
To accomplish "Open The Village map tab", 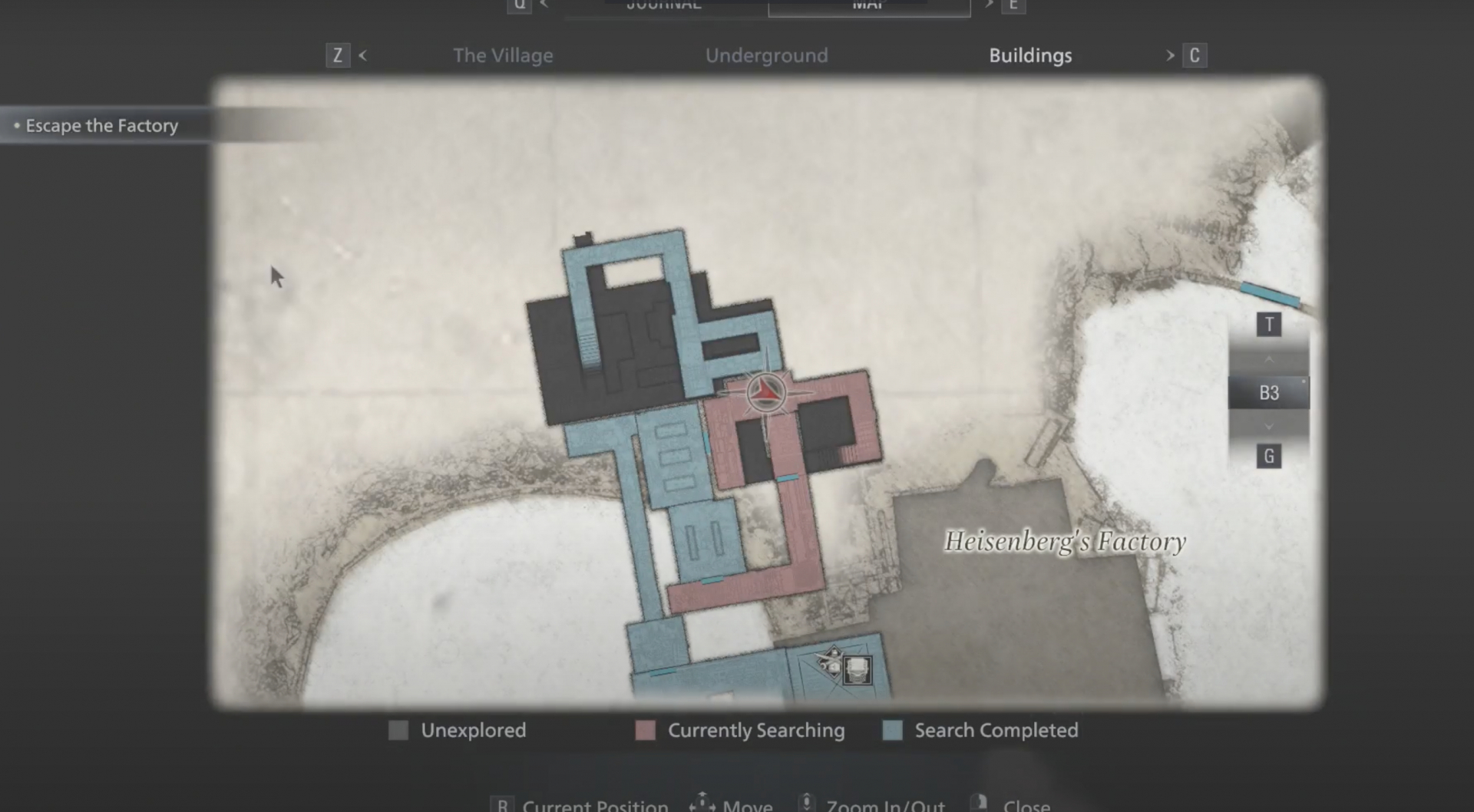I will [503, 54].
